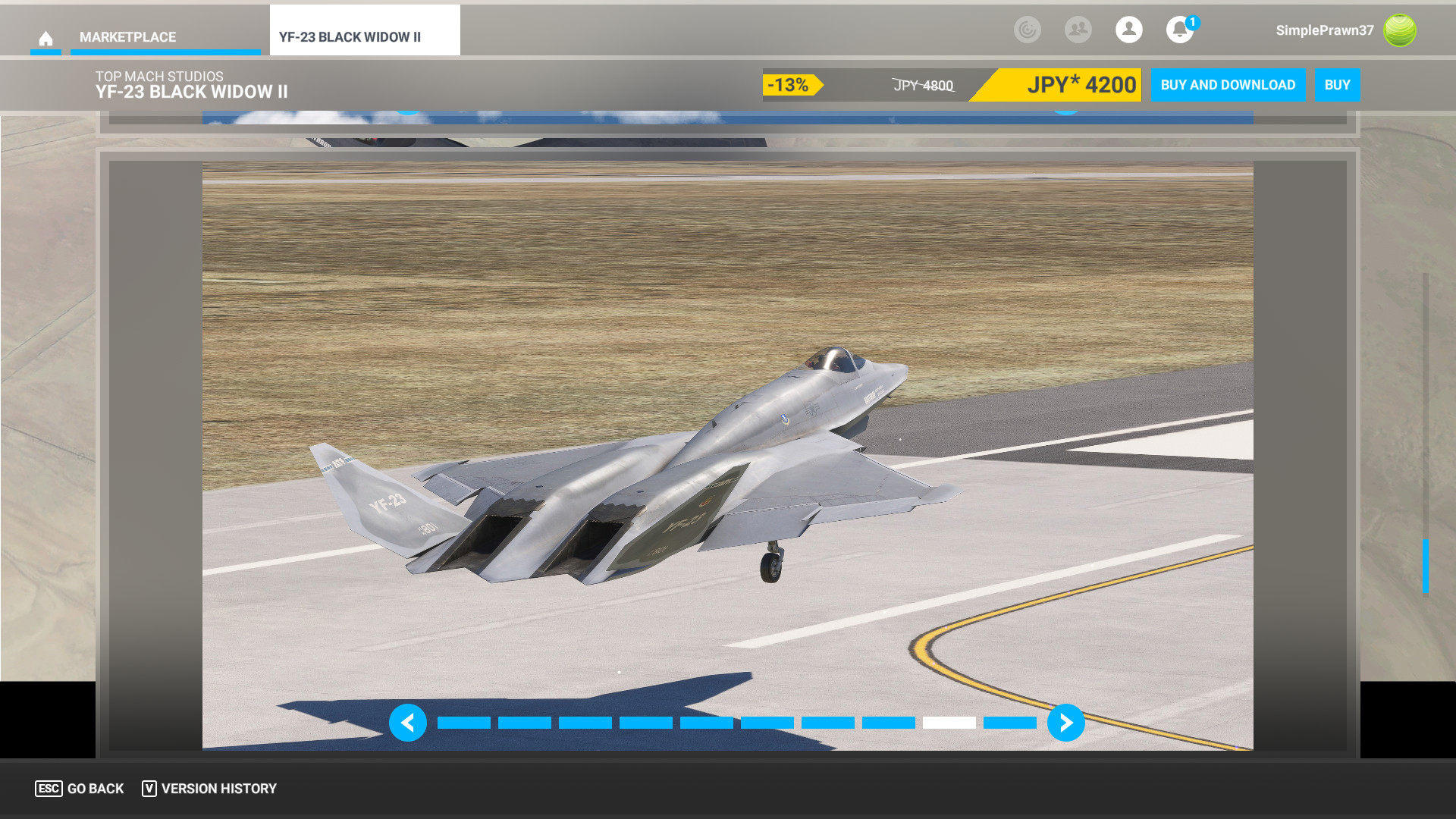Go to the home screen icon
1456x819 pixels.
click(x=45, y=38)
